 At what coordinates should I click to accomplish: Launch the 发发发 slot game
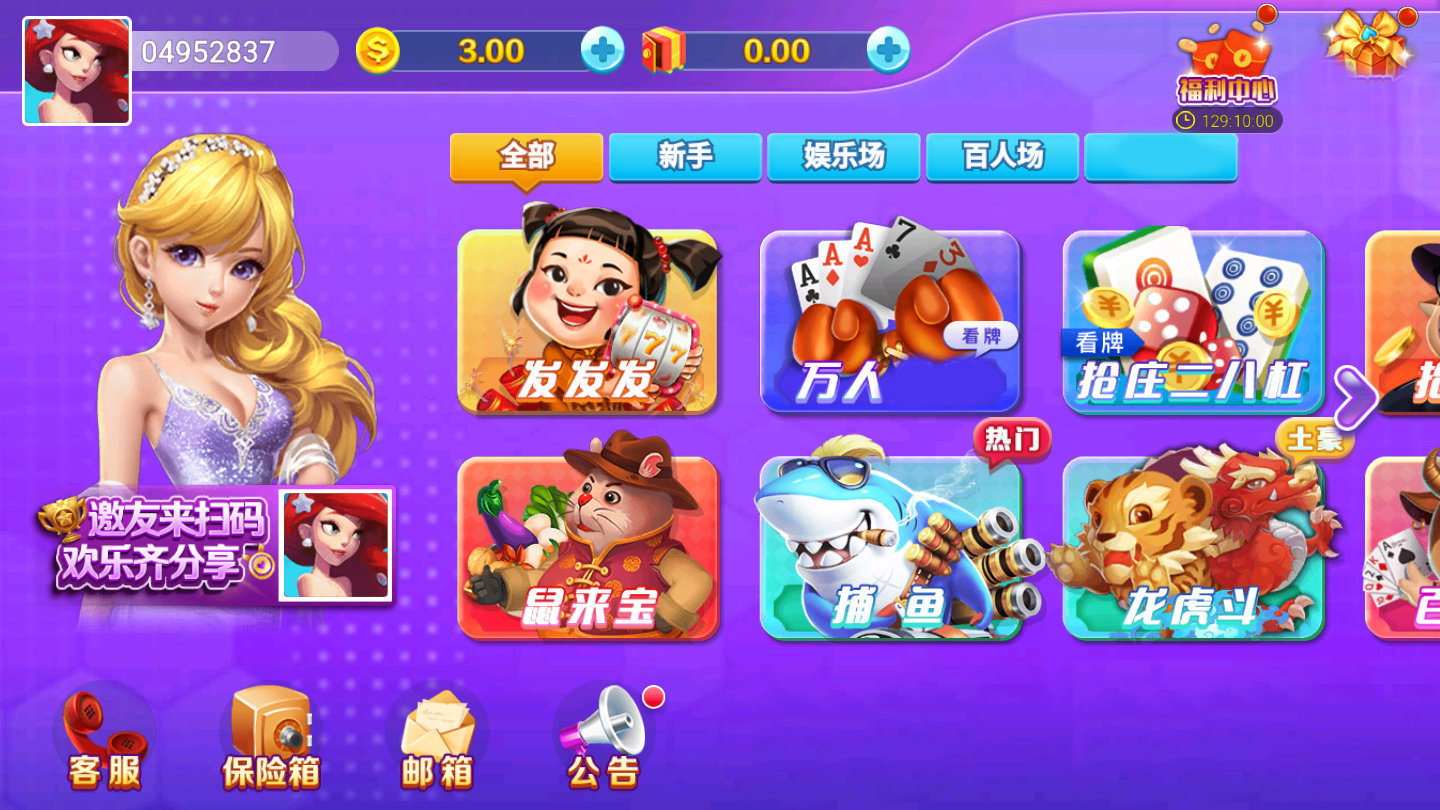590,320
